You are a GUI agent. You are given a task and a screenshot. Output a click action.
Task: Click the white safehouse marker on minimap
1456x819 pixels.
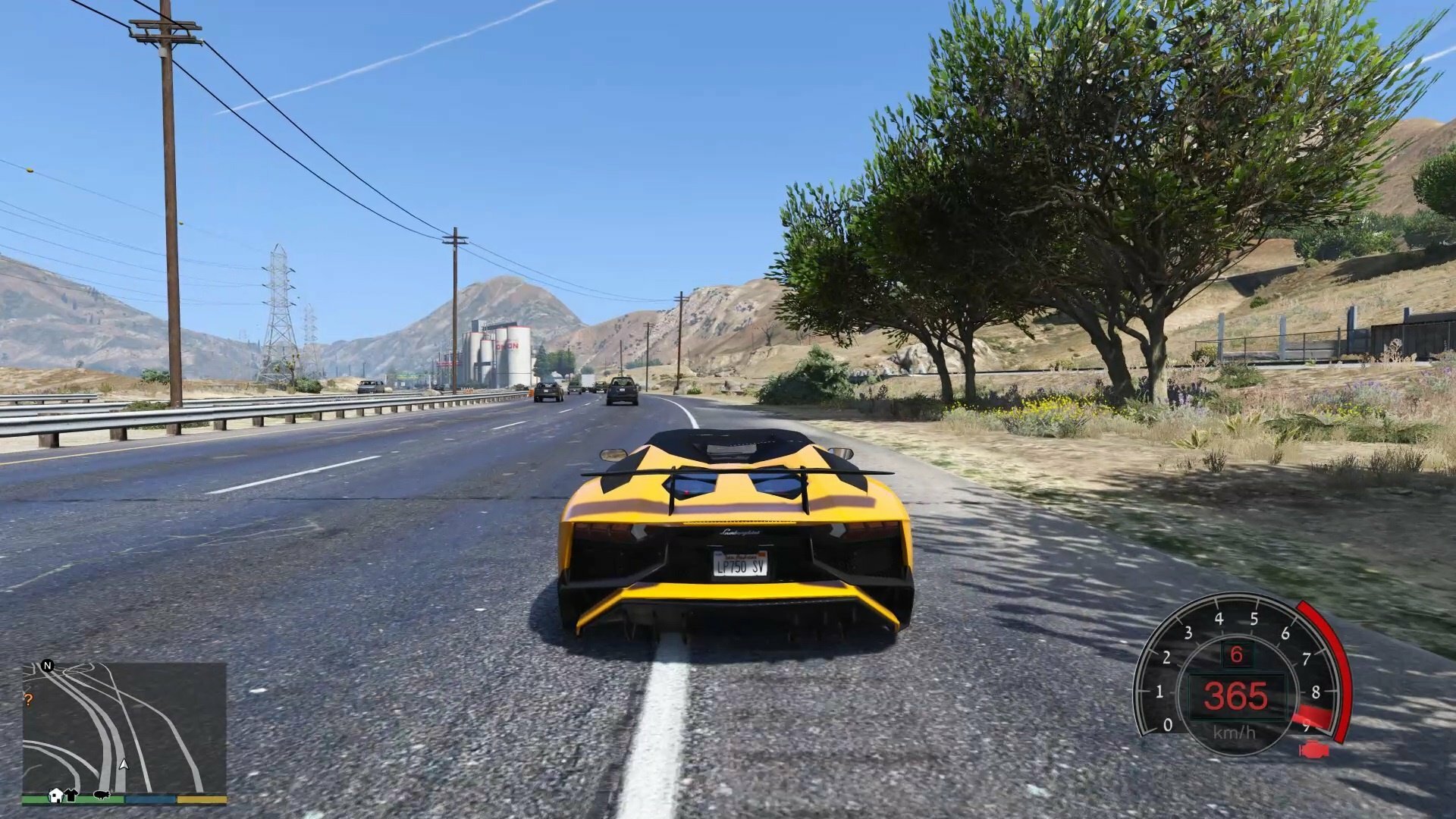(x=55, y=795)
